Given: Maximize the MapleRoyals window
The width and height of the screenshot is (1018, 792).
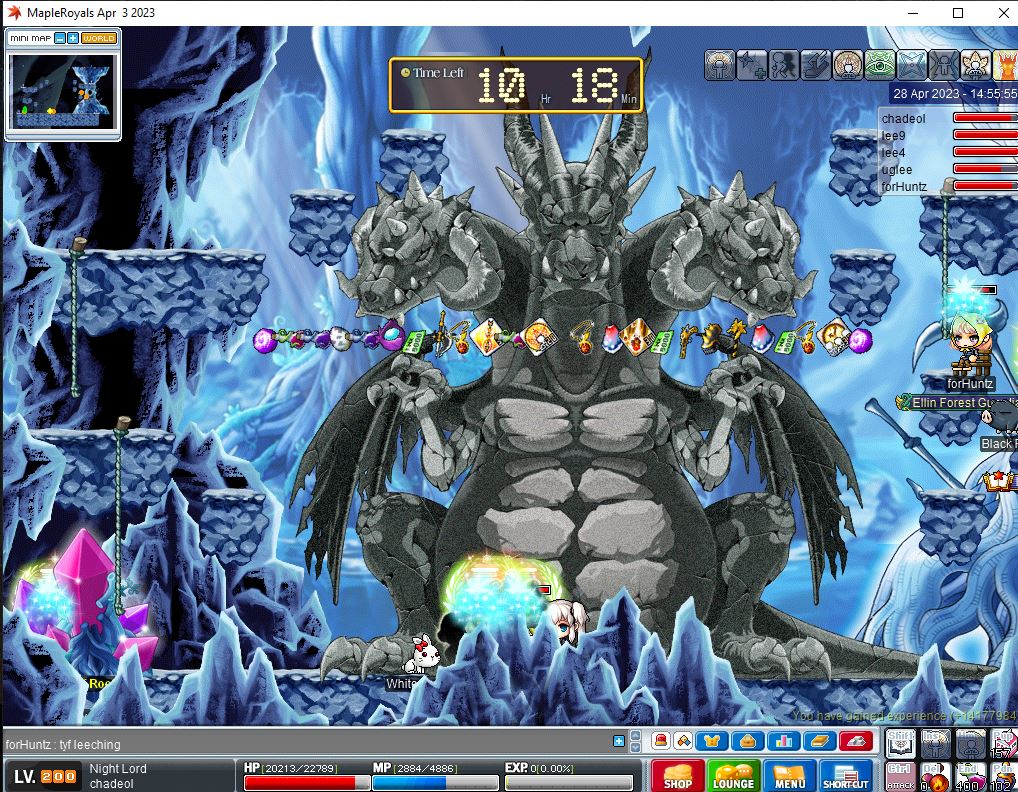Looking at the screenshot, I should click(x=958, y=13).
